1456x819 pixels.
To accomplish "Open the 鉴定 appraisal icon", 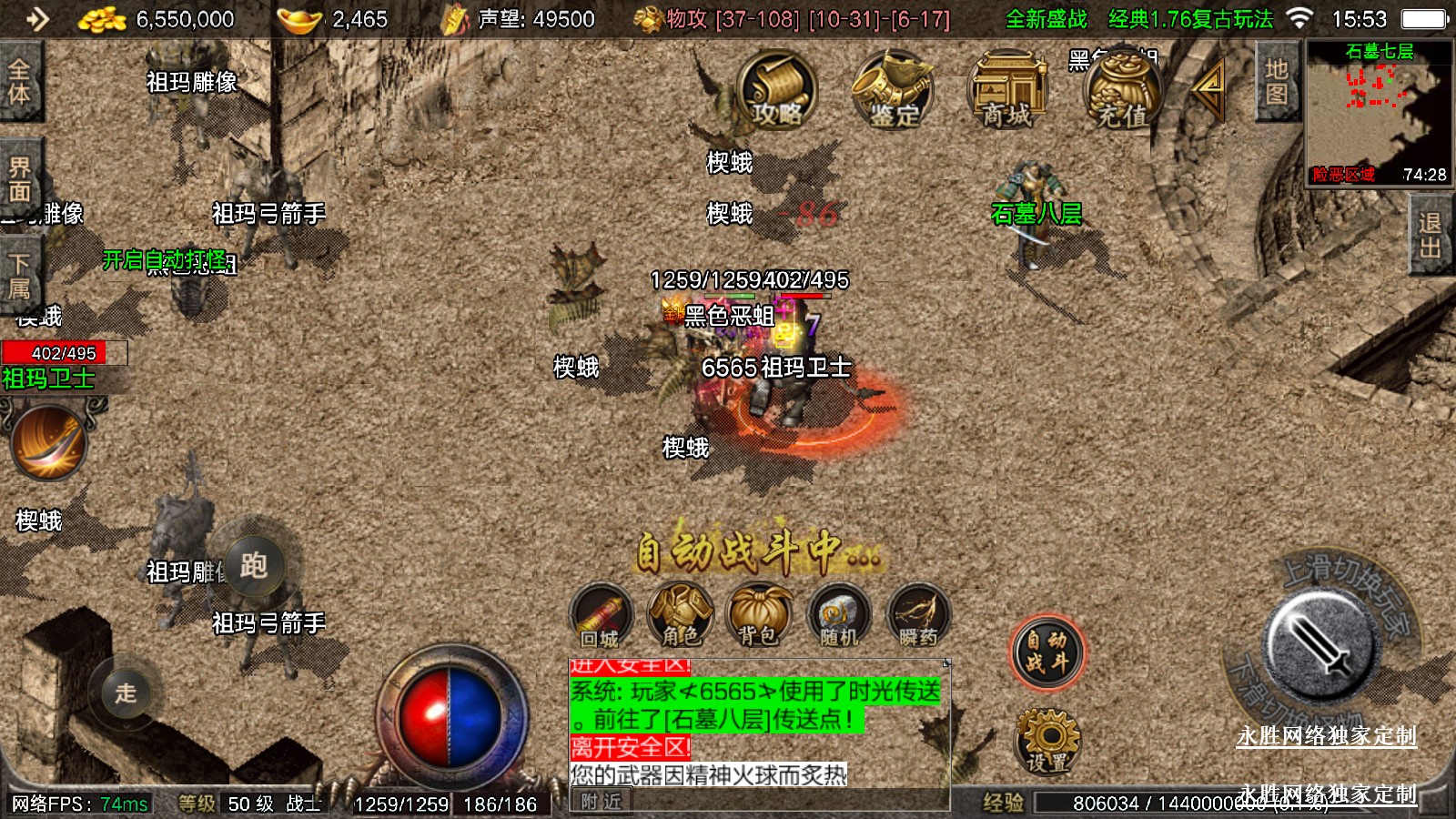I will click(x=893, y=89).
